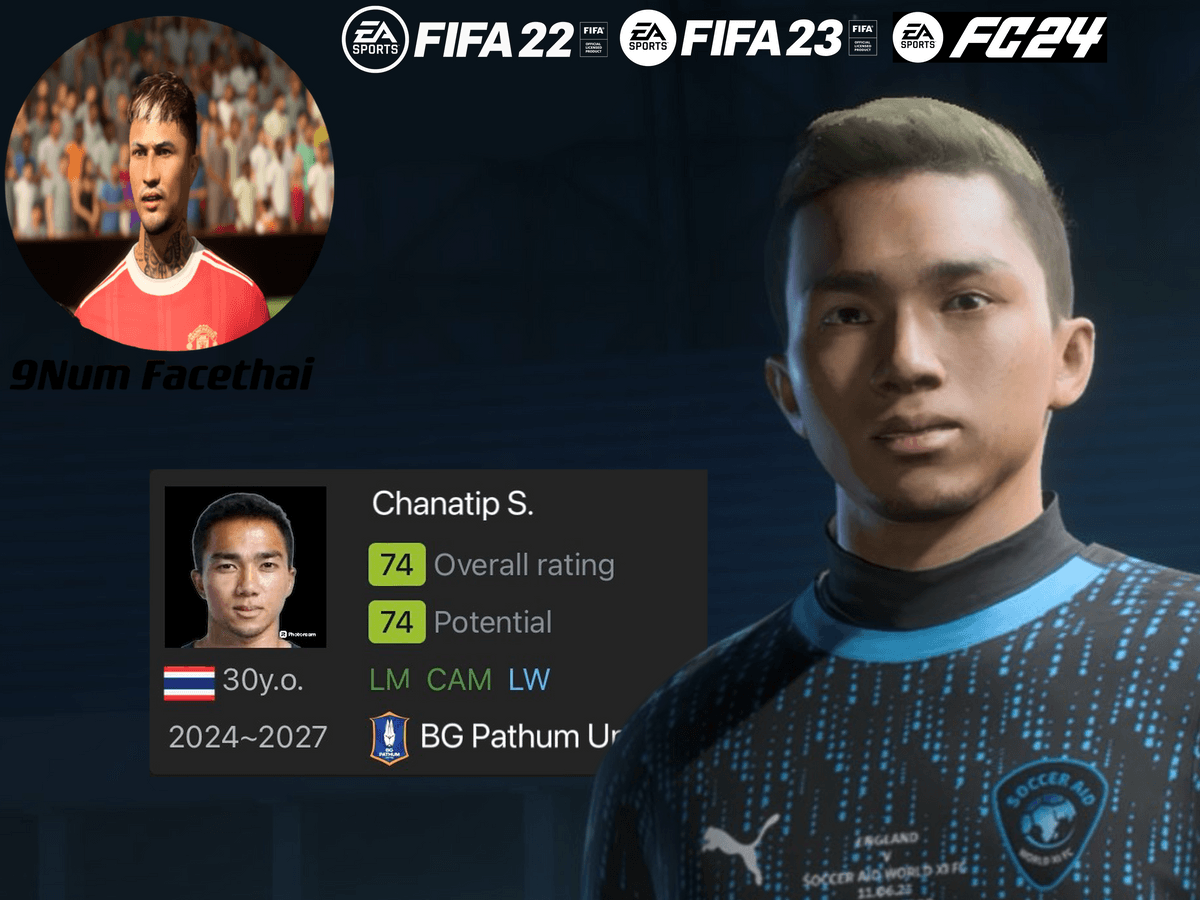Select the Chanatip player photo thumbnail
The width and height of the screenshot is (1200, 900).
point(245,567)
